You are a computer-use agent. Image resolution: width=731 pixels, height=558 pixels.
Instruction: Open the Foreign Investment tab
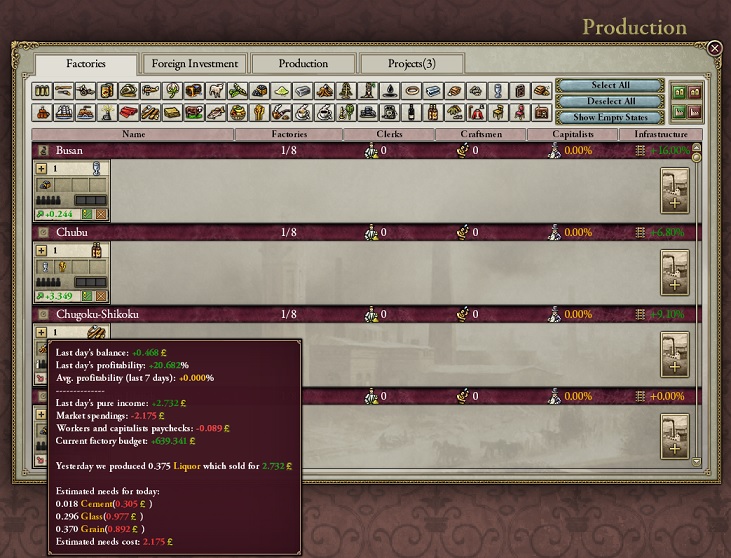195,64
